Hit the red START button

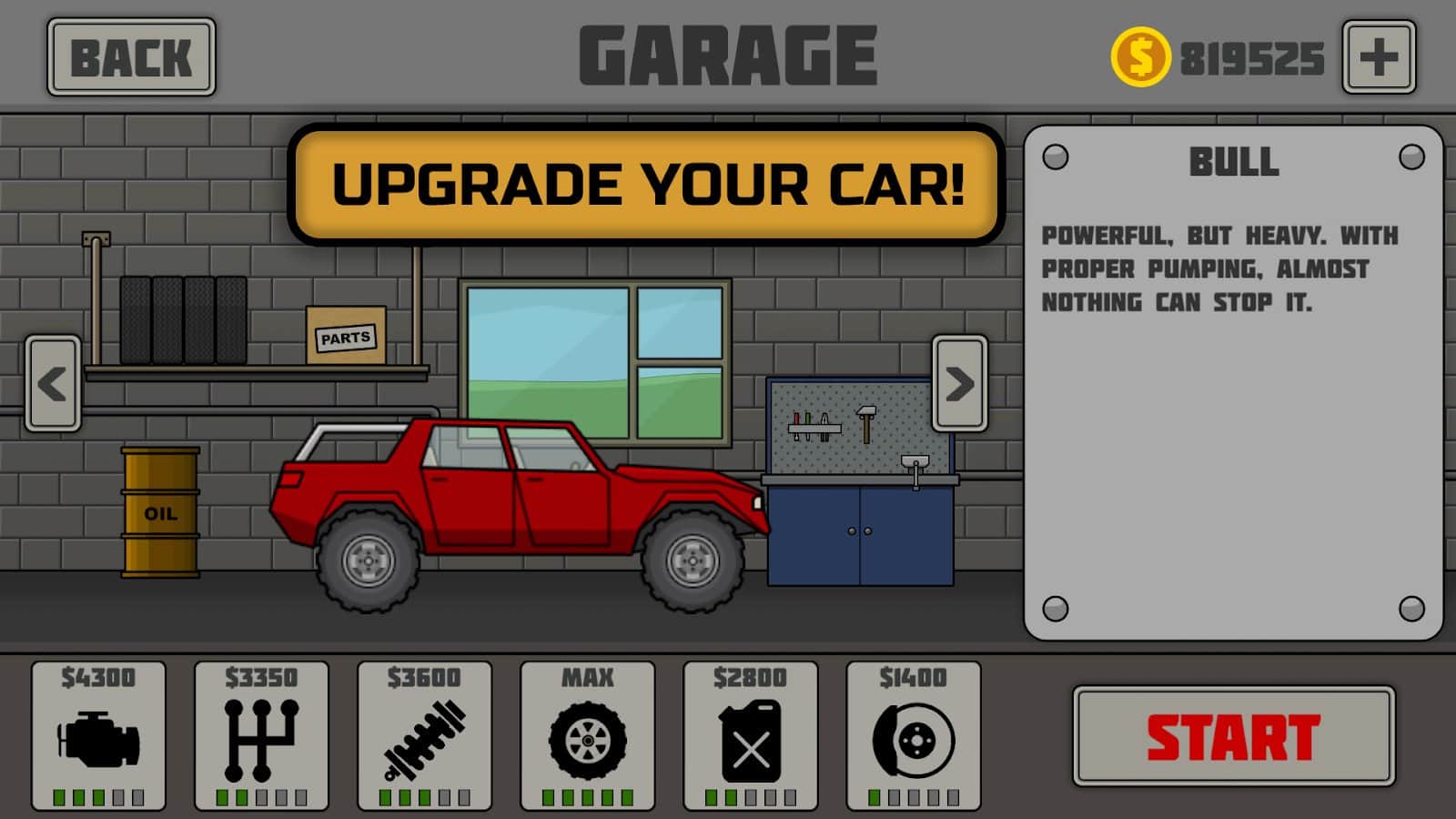[1233, 736]
